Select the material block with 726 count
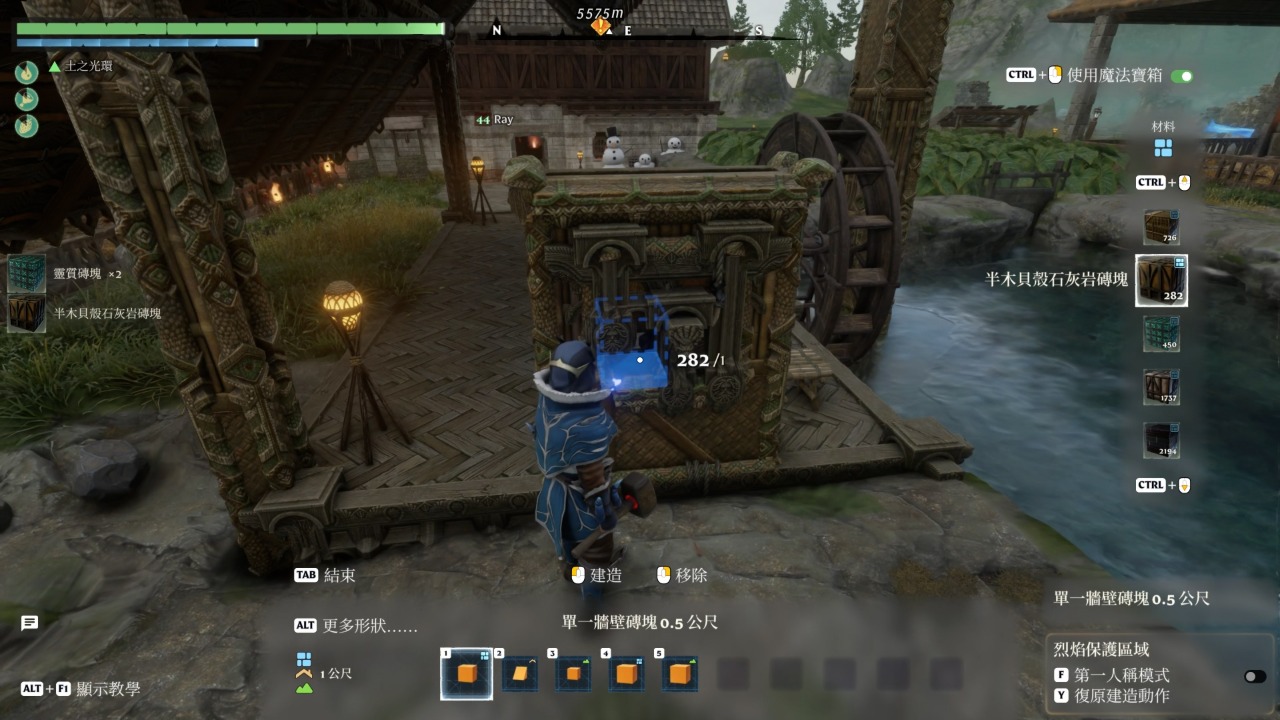The width and height of the screenshot is (1280, 720). pos(1161,227)
